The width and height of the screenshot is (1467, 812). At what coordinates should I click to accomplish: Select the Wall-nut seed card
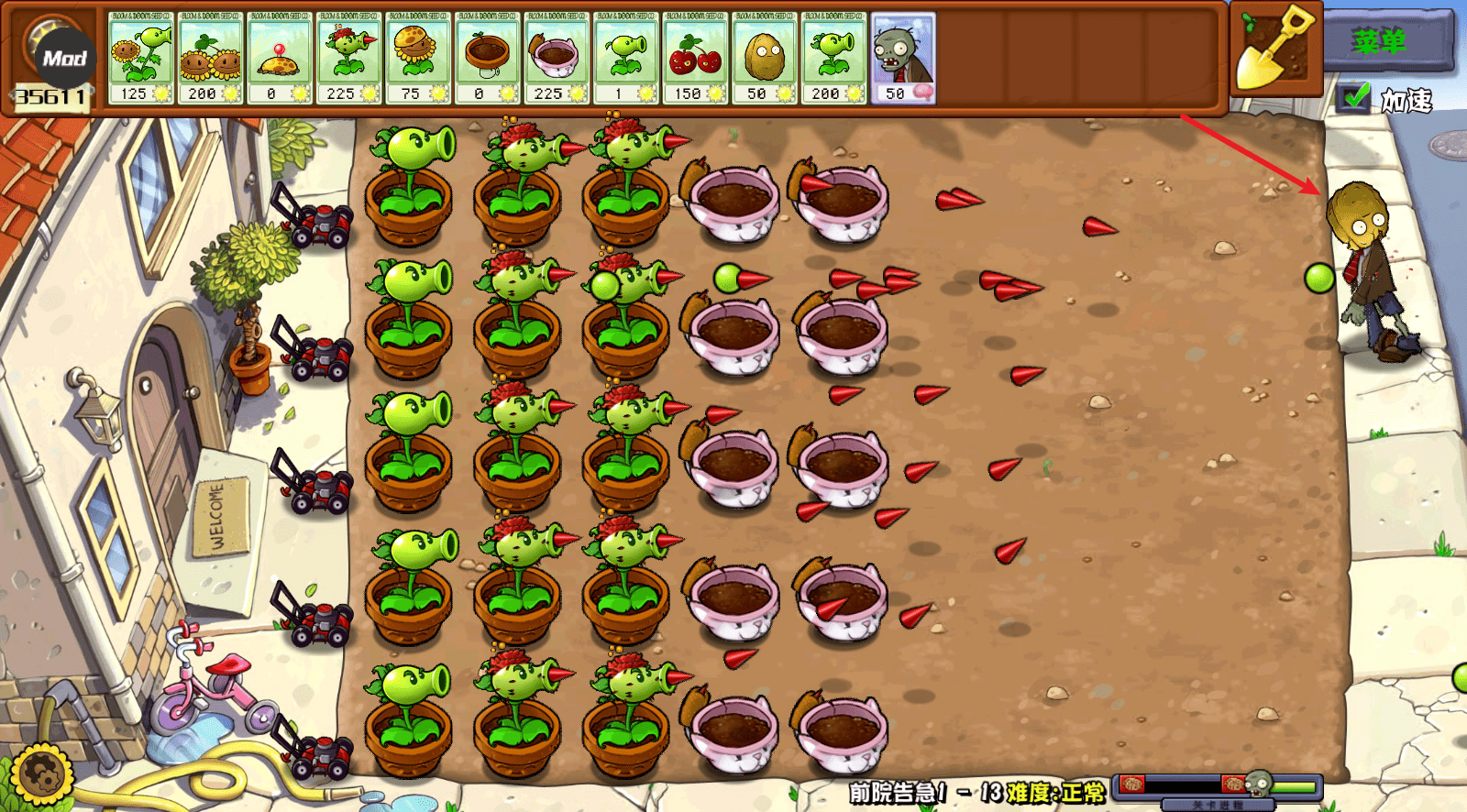click(x=765, y=58)
